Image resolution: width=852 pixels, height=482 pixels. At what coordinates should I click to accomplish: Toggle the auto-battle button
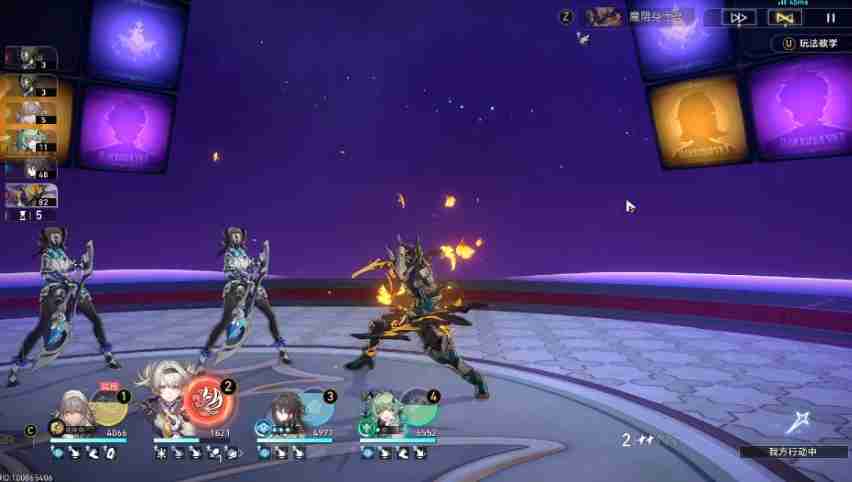point(784,17)
